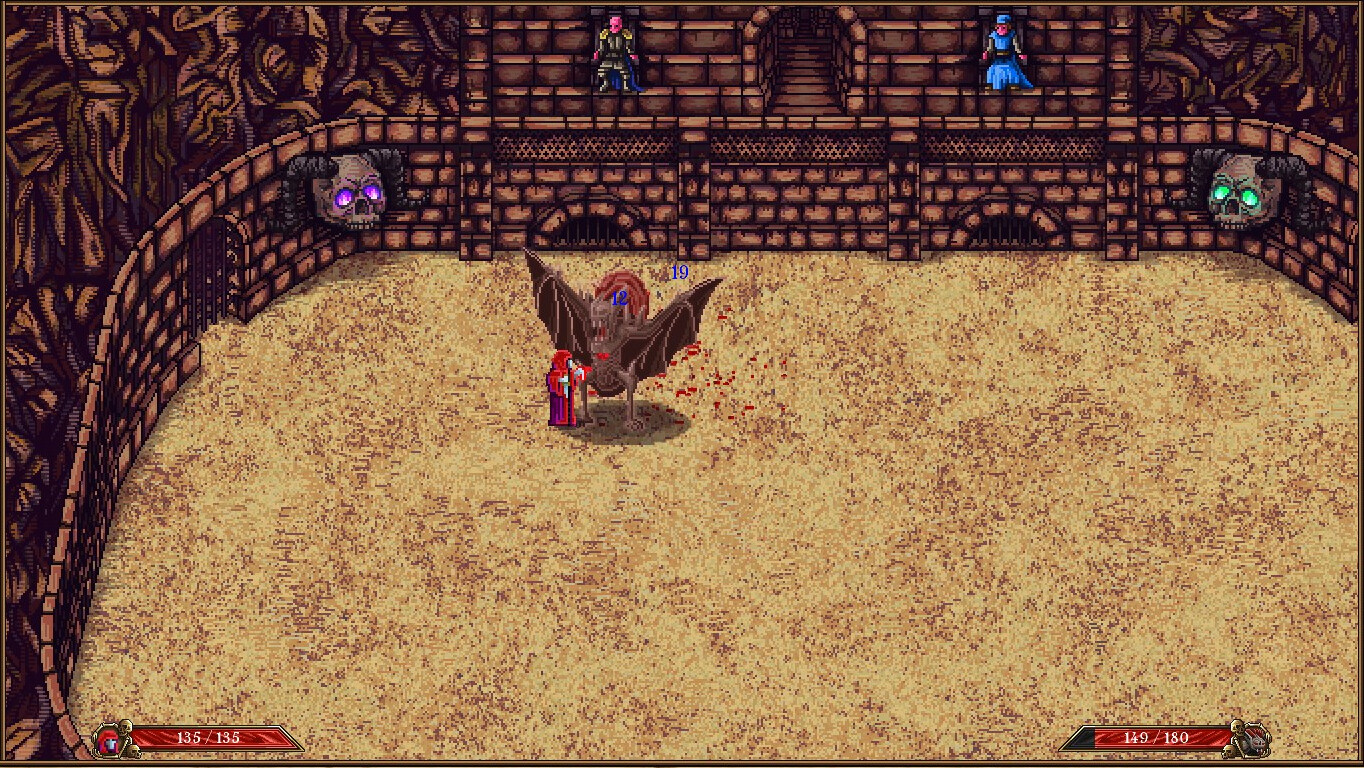Image resolution: width=1364 pixels, height=768 pixels.
Task: Click the blue damage number 19
Action: [x=679, y=271]
